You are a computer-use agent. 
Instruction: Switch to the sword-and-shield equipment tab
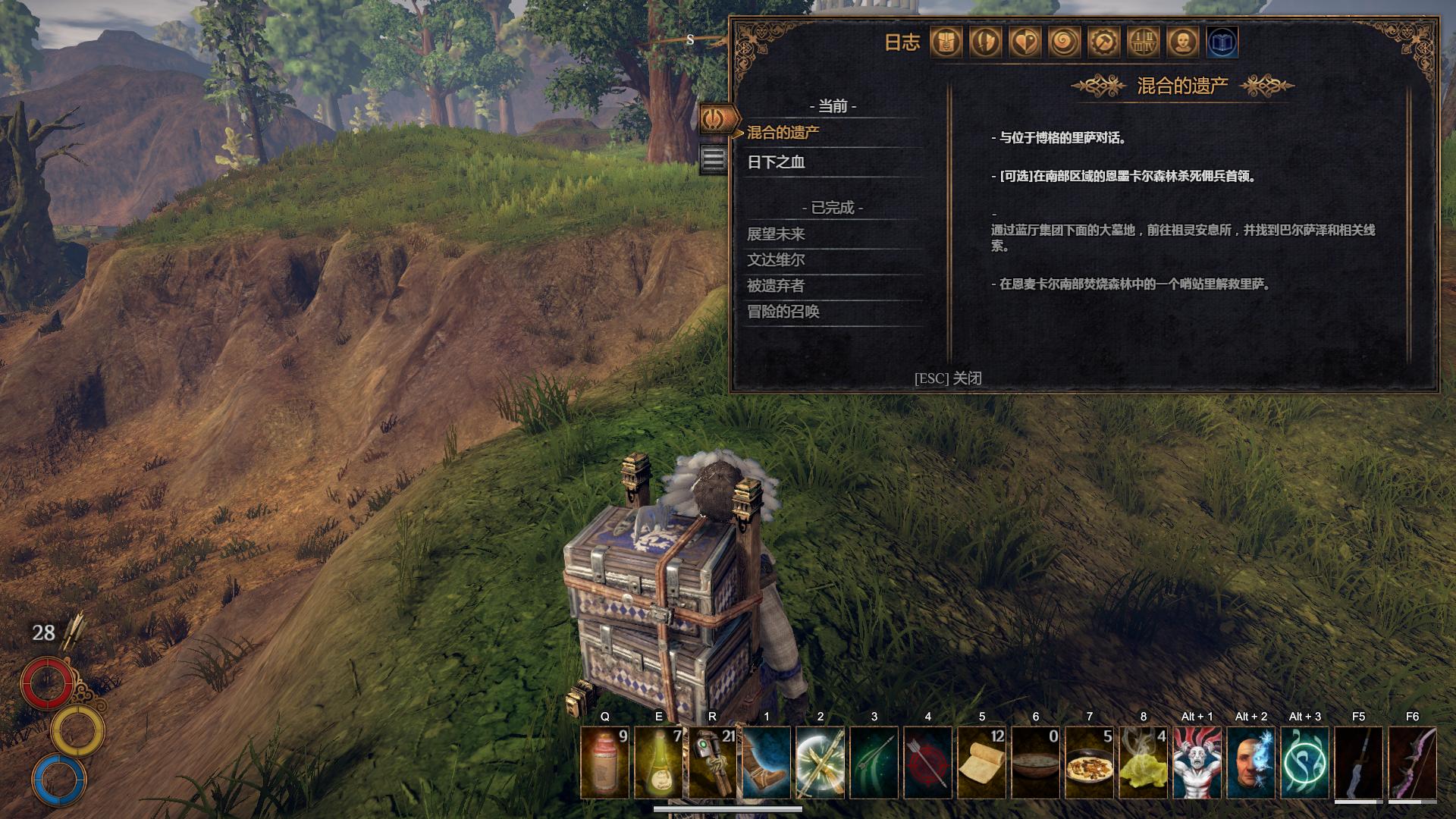(985, 42)
